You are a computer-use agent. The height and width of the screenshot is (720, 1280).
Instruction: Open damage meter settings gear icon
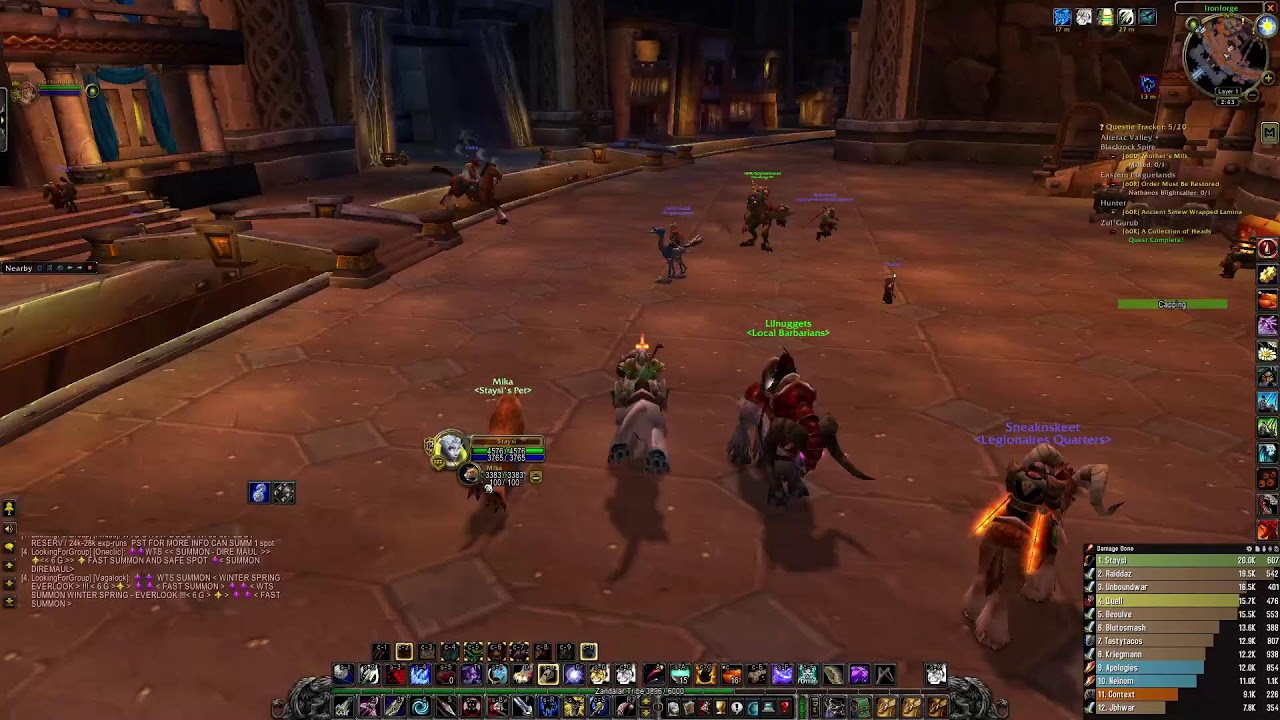click(1250, 549)
